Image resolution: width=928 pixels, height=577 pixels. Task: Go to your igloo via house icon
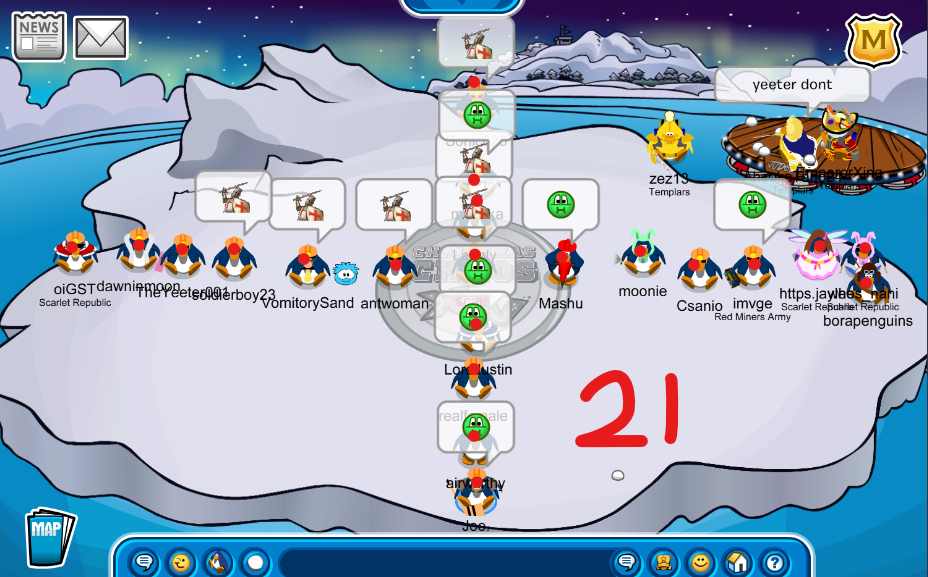click(x=737, y=562)
